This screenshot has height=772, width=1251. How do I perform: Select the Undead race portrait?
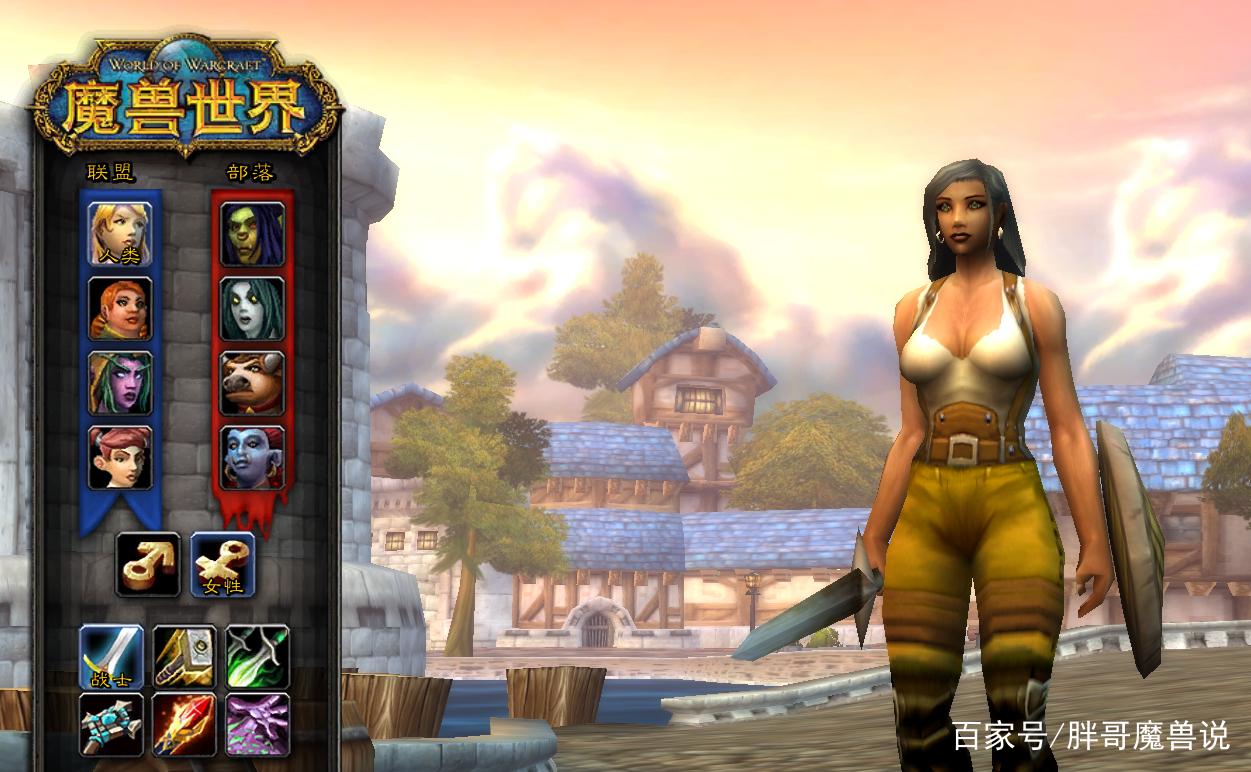pos(252,309)
